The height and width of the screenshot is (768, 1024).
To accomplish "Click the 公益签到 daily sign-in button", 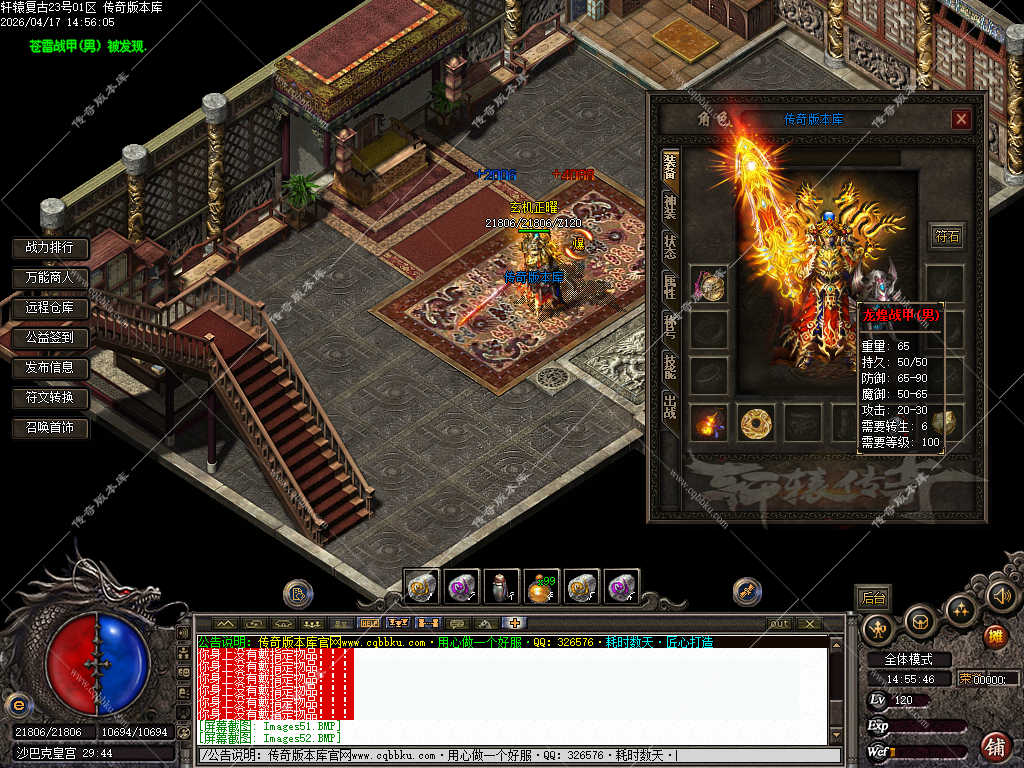I will [x=50, y=337].
